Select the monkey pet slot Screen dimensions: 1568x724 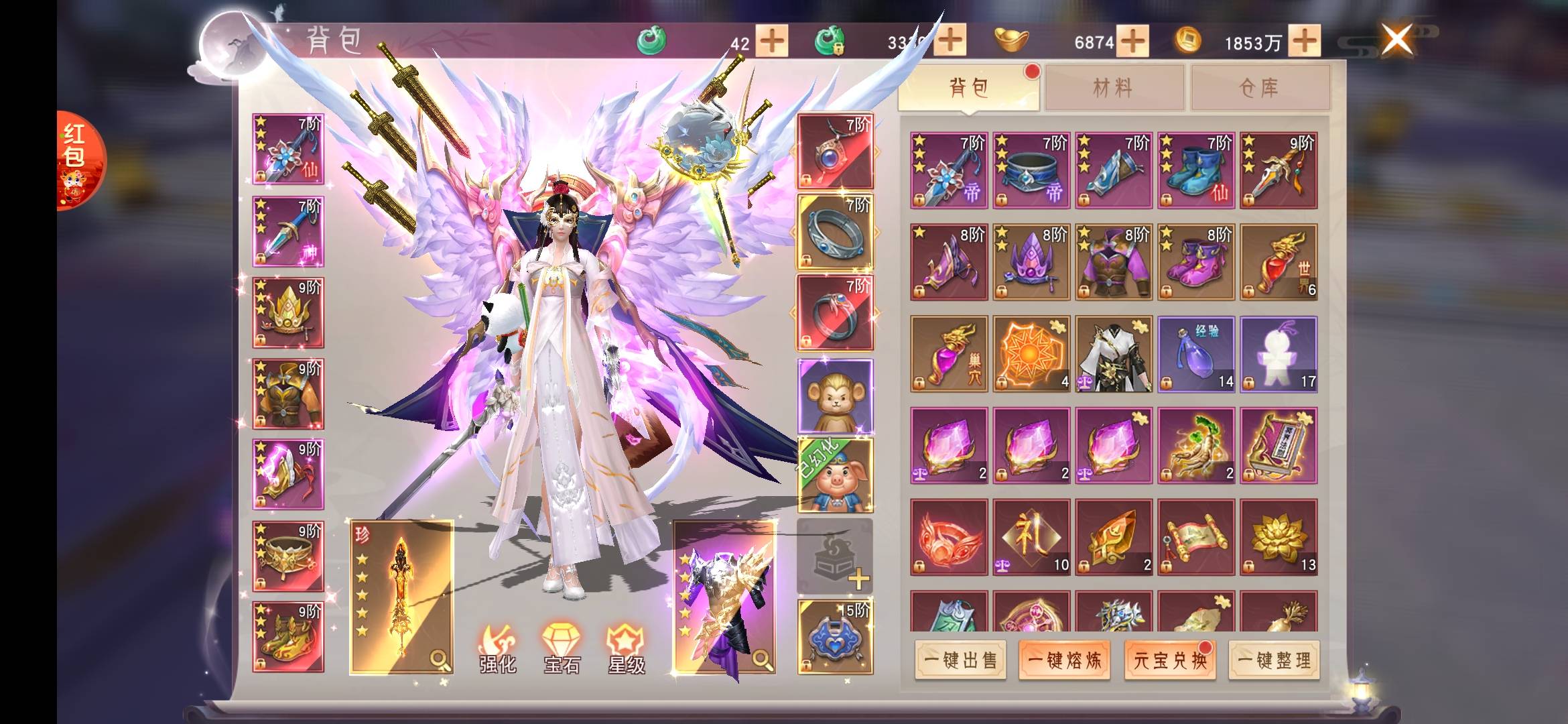[835, 396]
